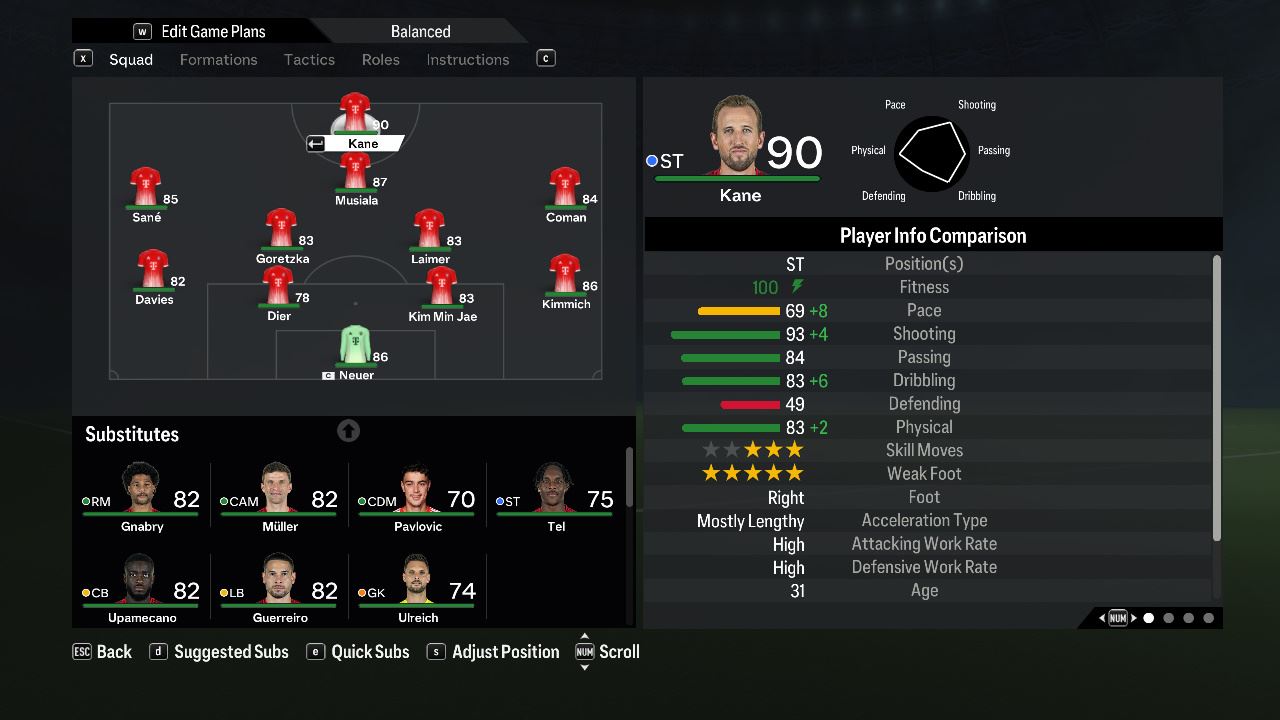
Task: Go to the Instructions tab
Action: [467, 60]
